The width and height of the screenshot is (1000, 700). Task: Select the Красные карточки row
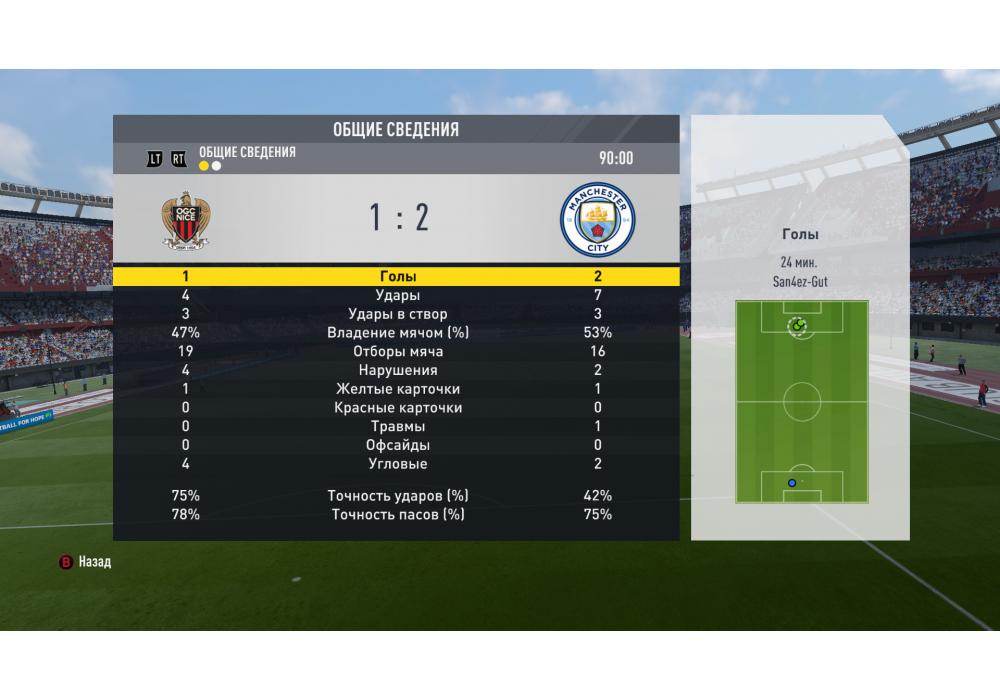pos(397,408)
